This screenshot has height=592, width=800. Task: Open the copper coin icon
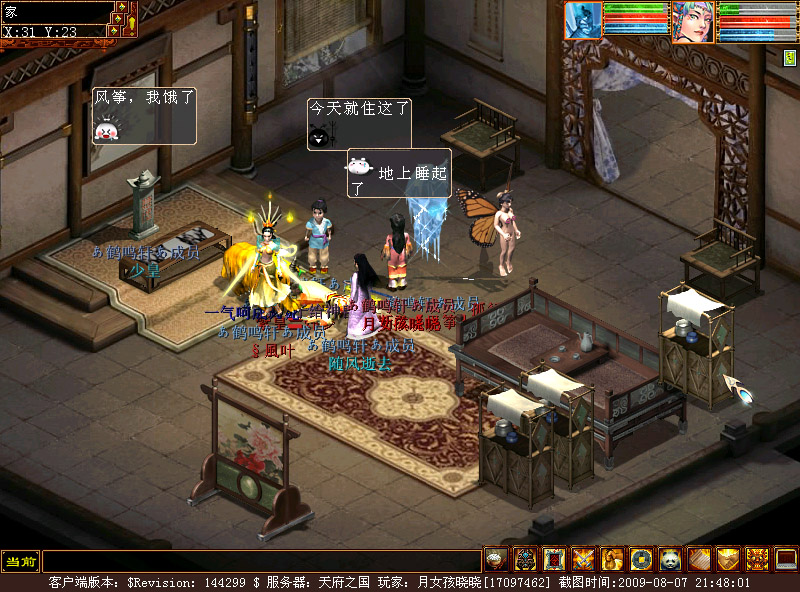pyautogui.click(x=641, y=559)
